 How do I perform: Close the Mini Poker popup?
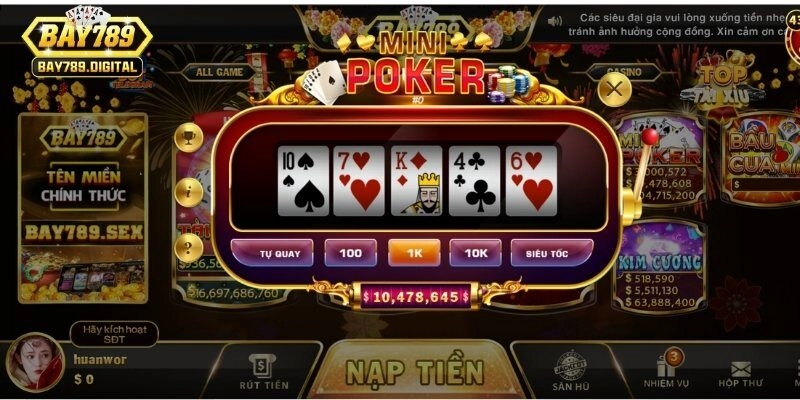click(615, 90)
